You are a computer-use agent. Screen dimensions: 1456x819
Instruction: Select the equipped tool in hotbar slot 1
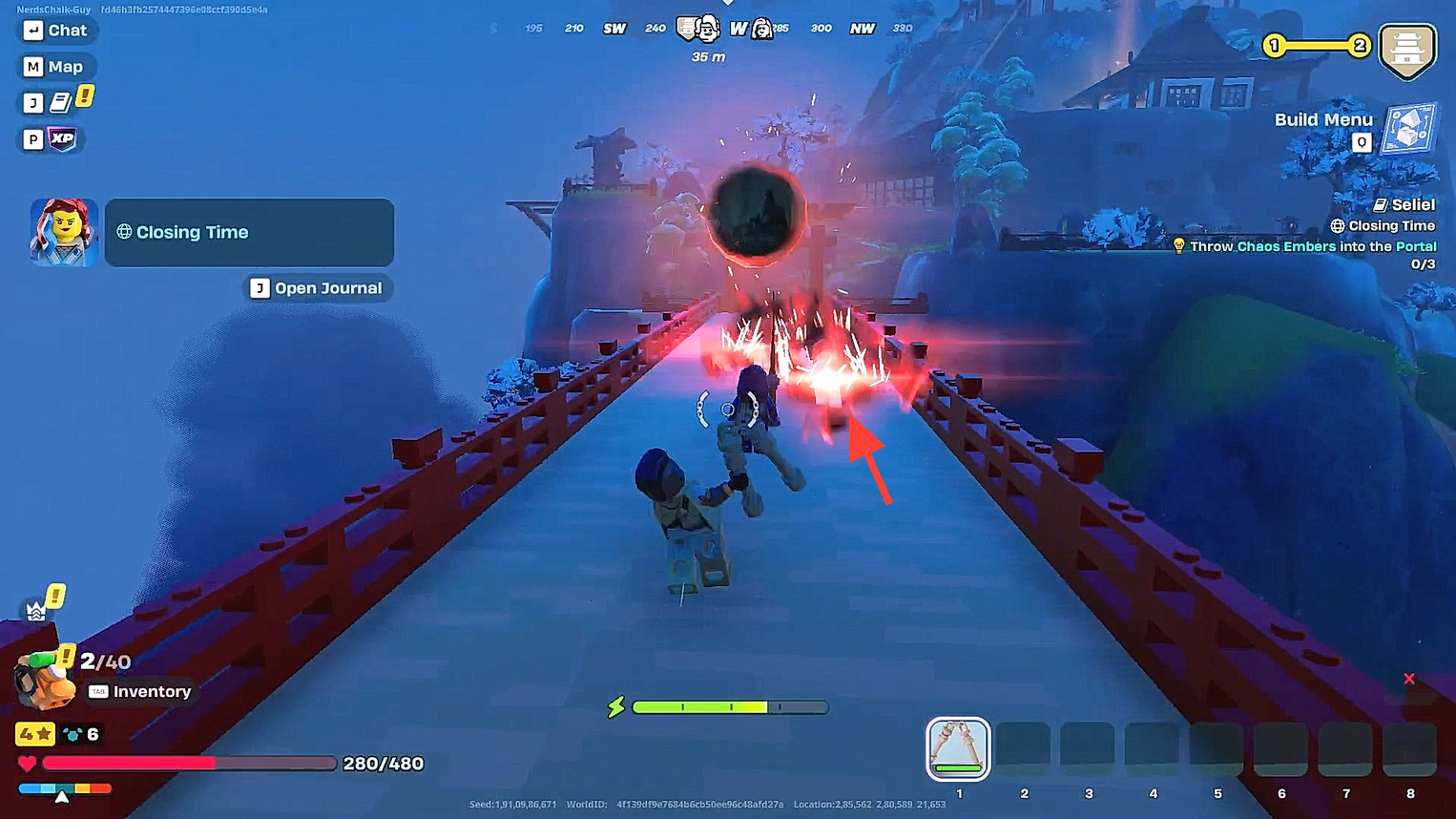pos(958,748)
